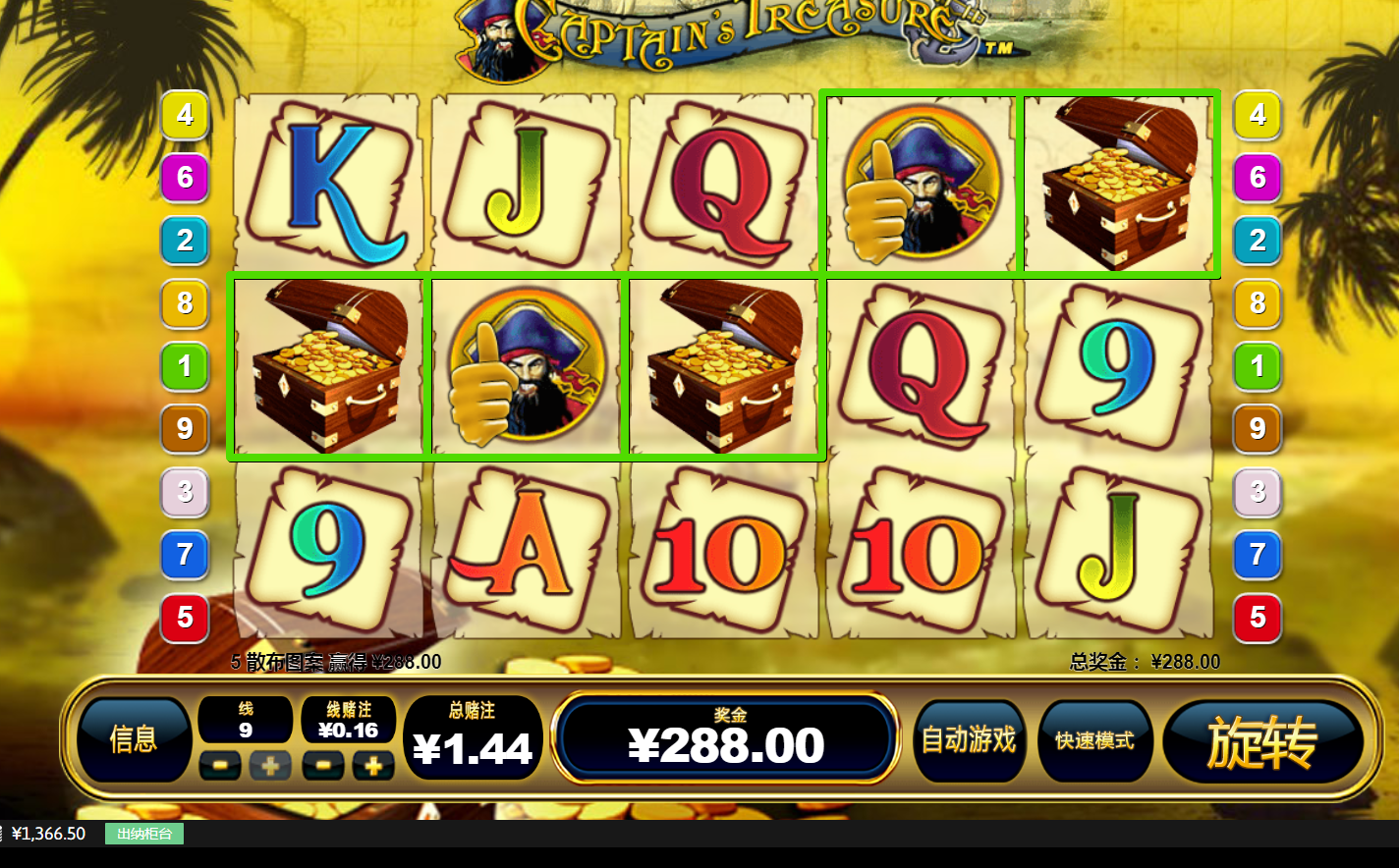Select payline 4 button on the left side
This screenshot has width=1399, height=868.
(185, 116)
